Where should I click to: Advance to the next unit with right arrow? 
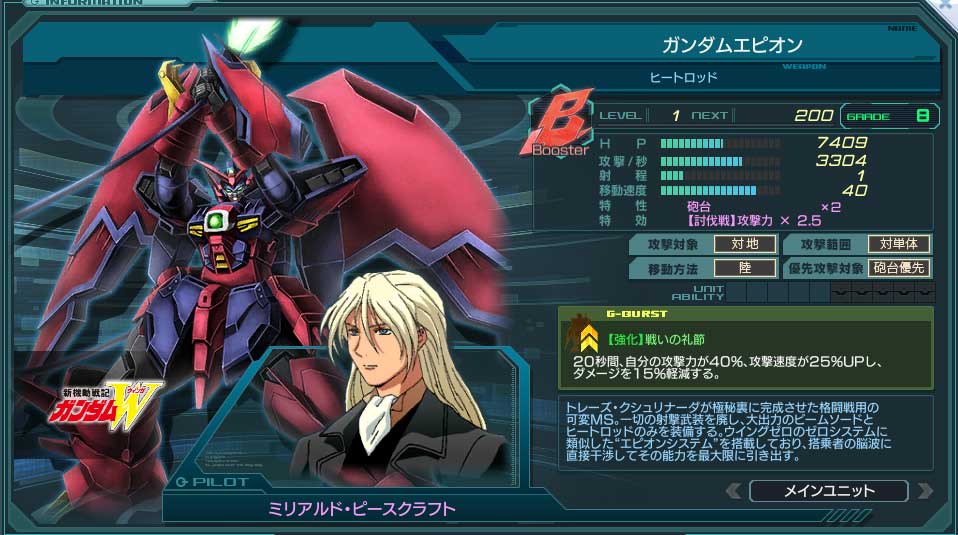[x=924, y=491]
